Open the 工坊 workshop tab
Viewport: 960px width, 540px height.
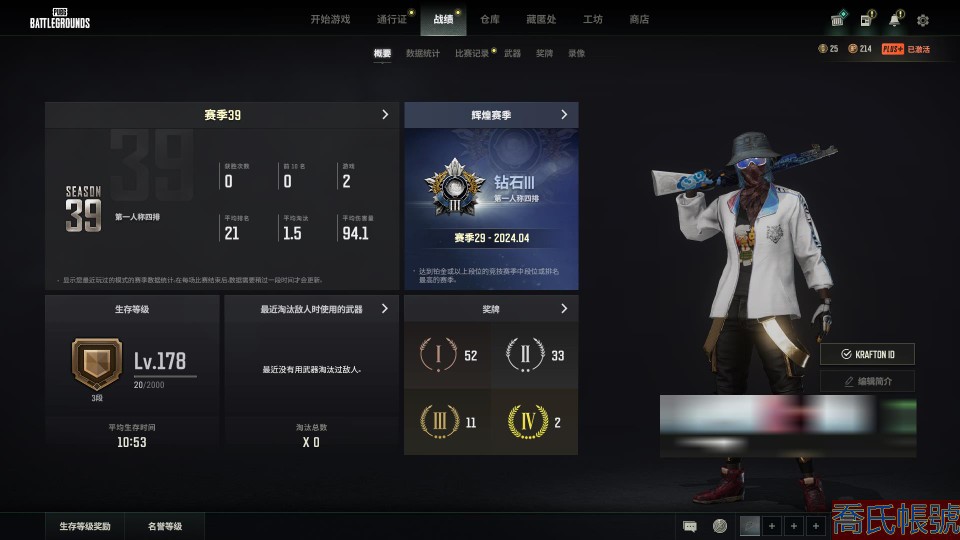[x=592, y=19]
